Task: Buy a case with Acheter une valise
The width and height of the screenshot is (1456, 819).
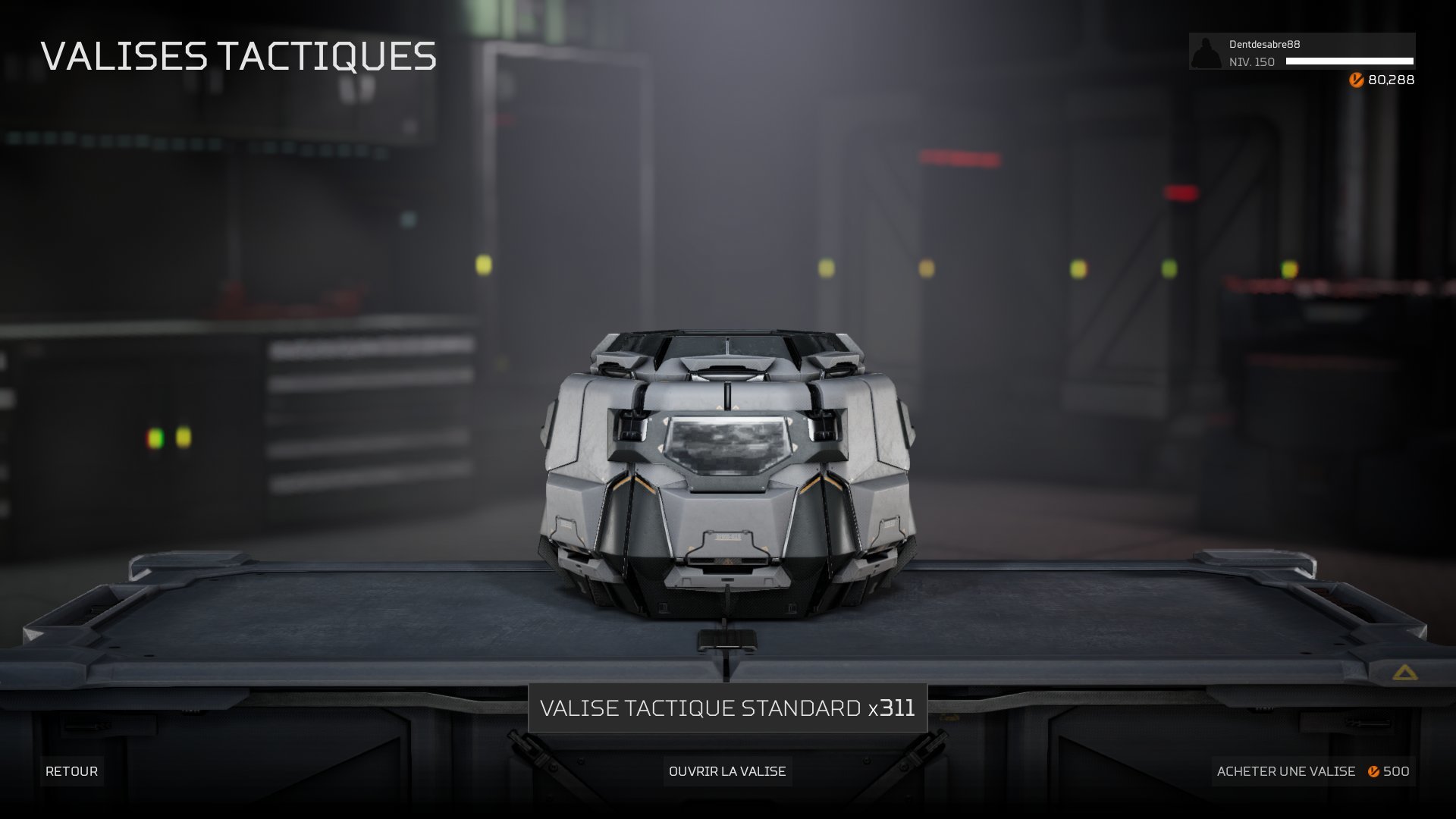Action: point(1313,771)
